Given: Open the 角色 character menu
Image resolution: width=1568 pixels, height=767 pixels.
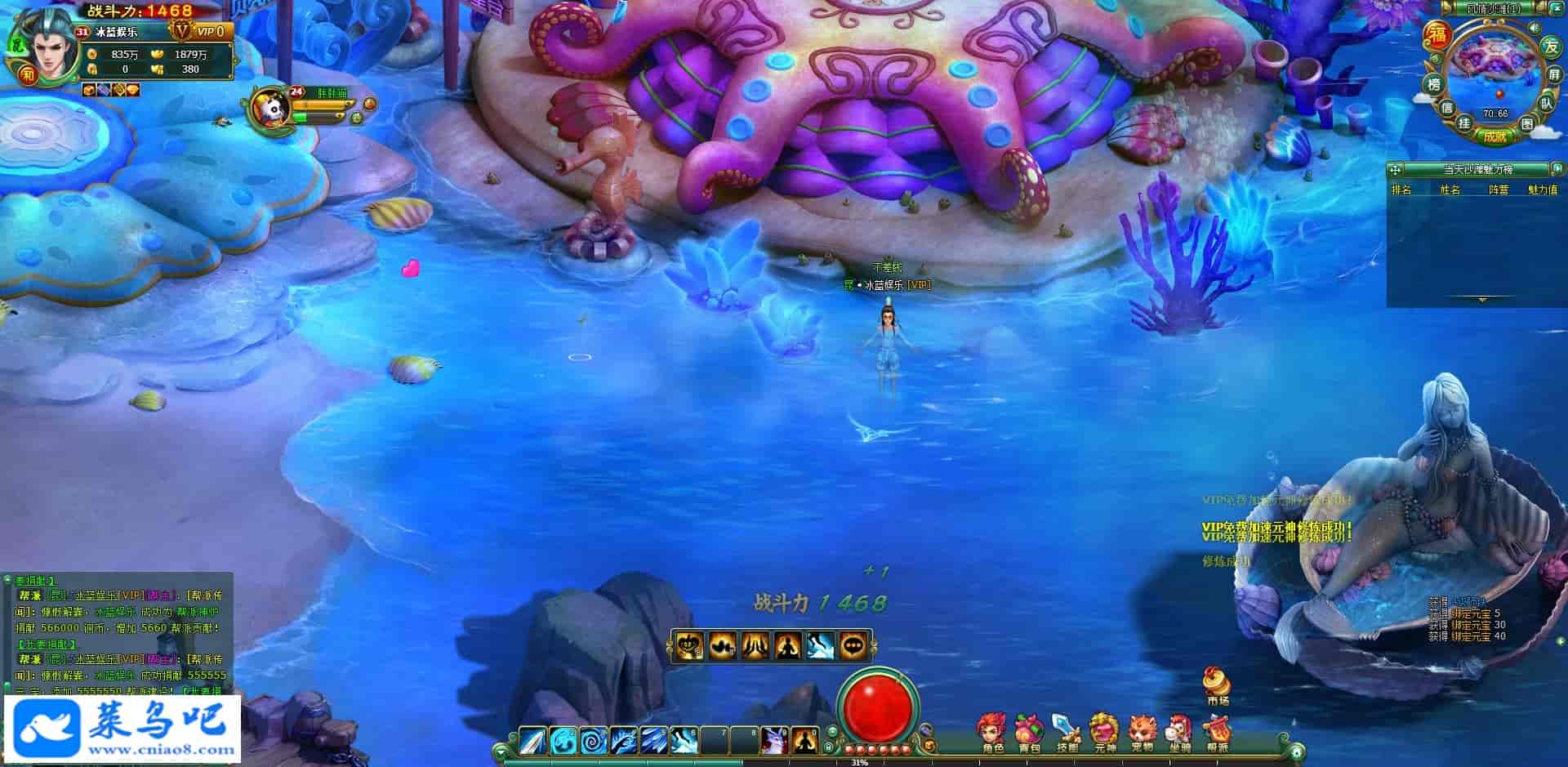Looking at the screenshot, I should (993, 731).
